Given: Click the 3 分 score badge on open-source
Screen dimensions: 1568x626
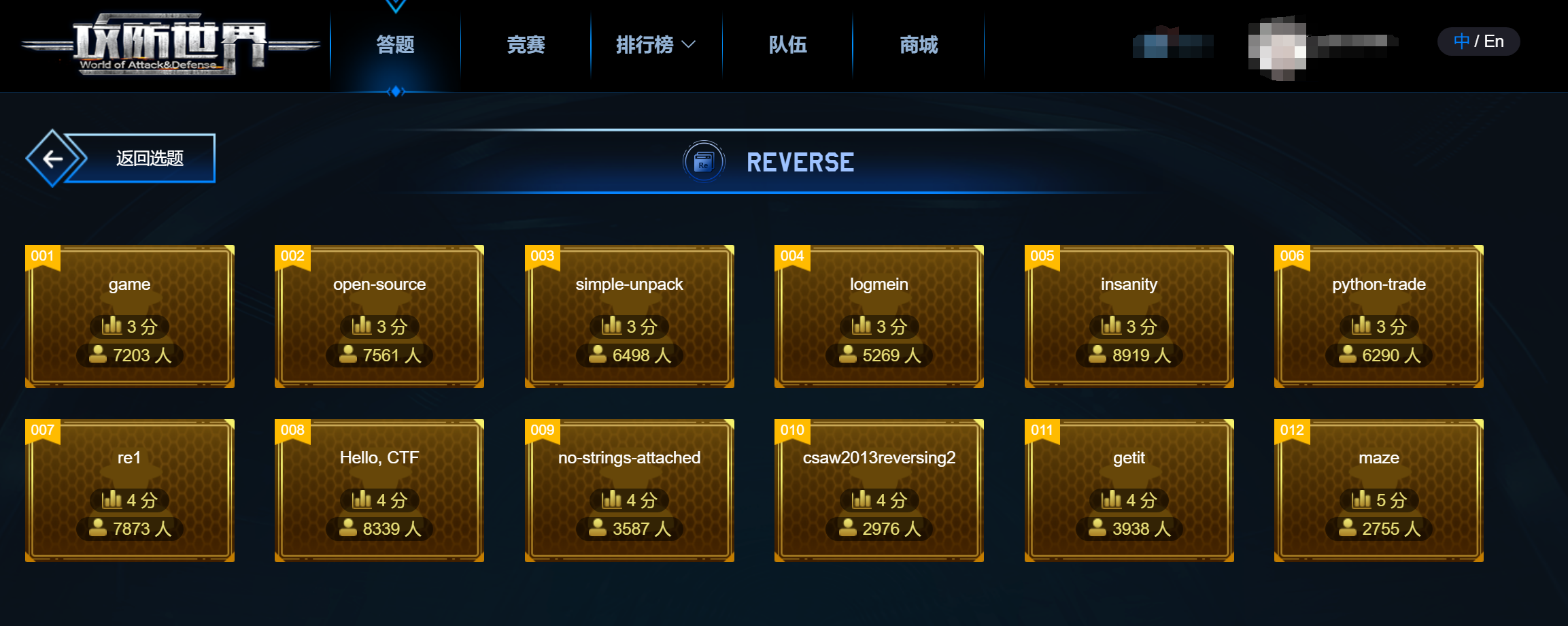Looking at the screenshot, I should pos(379,326).
